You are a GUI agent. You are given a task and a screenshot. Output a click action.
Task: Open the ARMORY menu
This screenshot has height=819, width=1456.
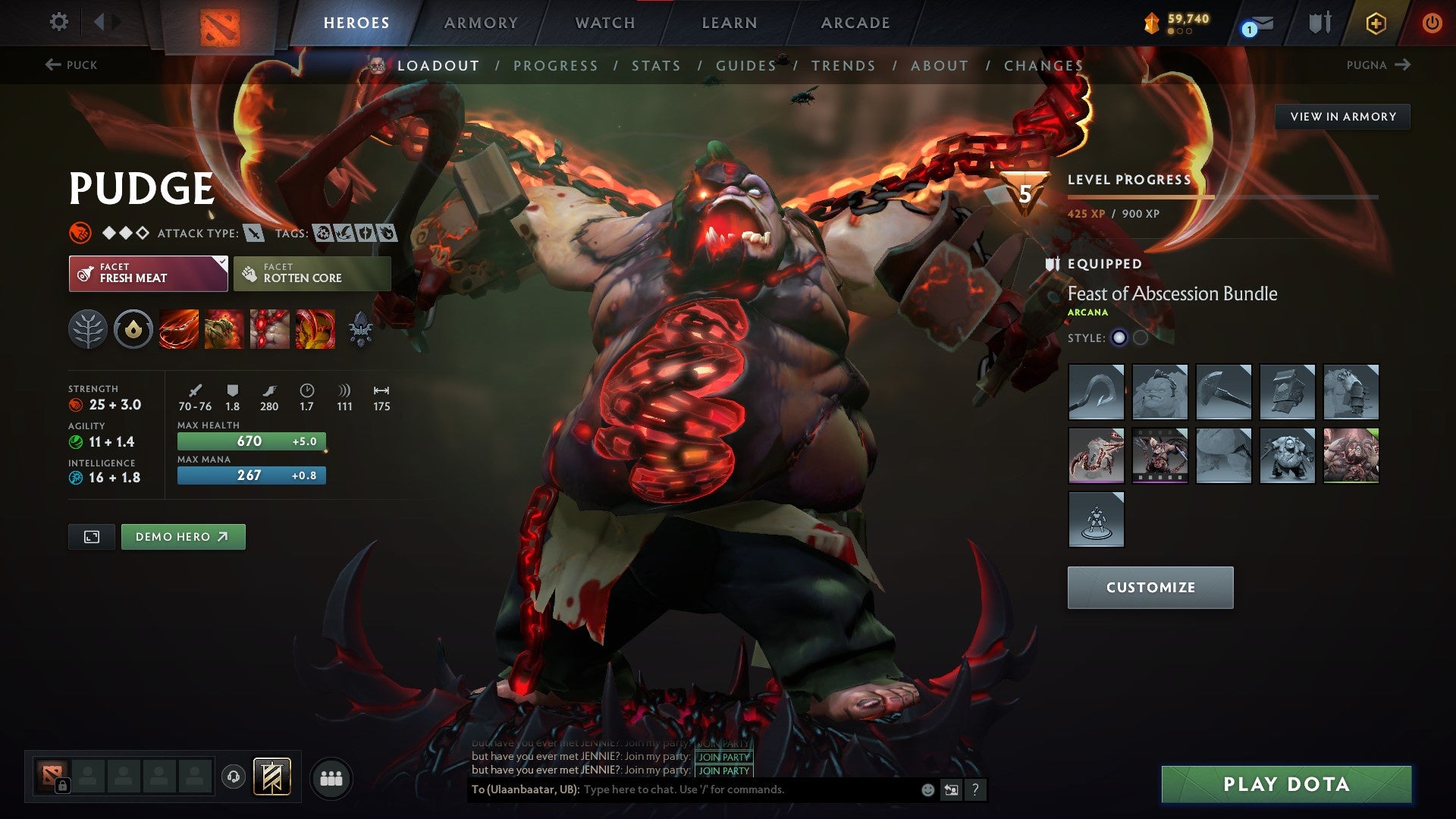point(481,22)
